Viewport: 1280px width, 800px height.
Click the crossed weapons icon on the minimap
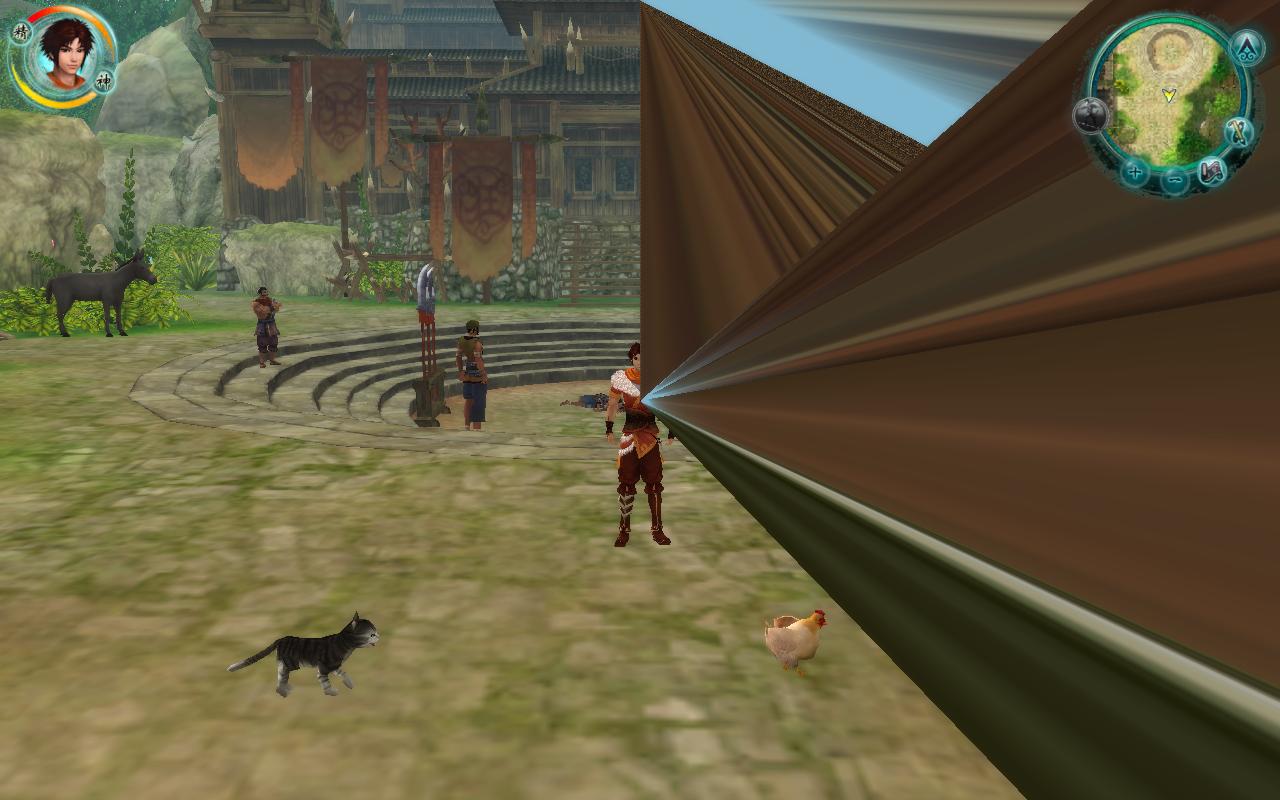point(1239,132)
